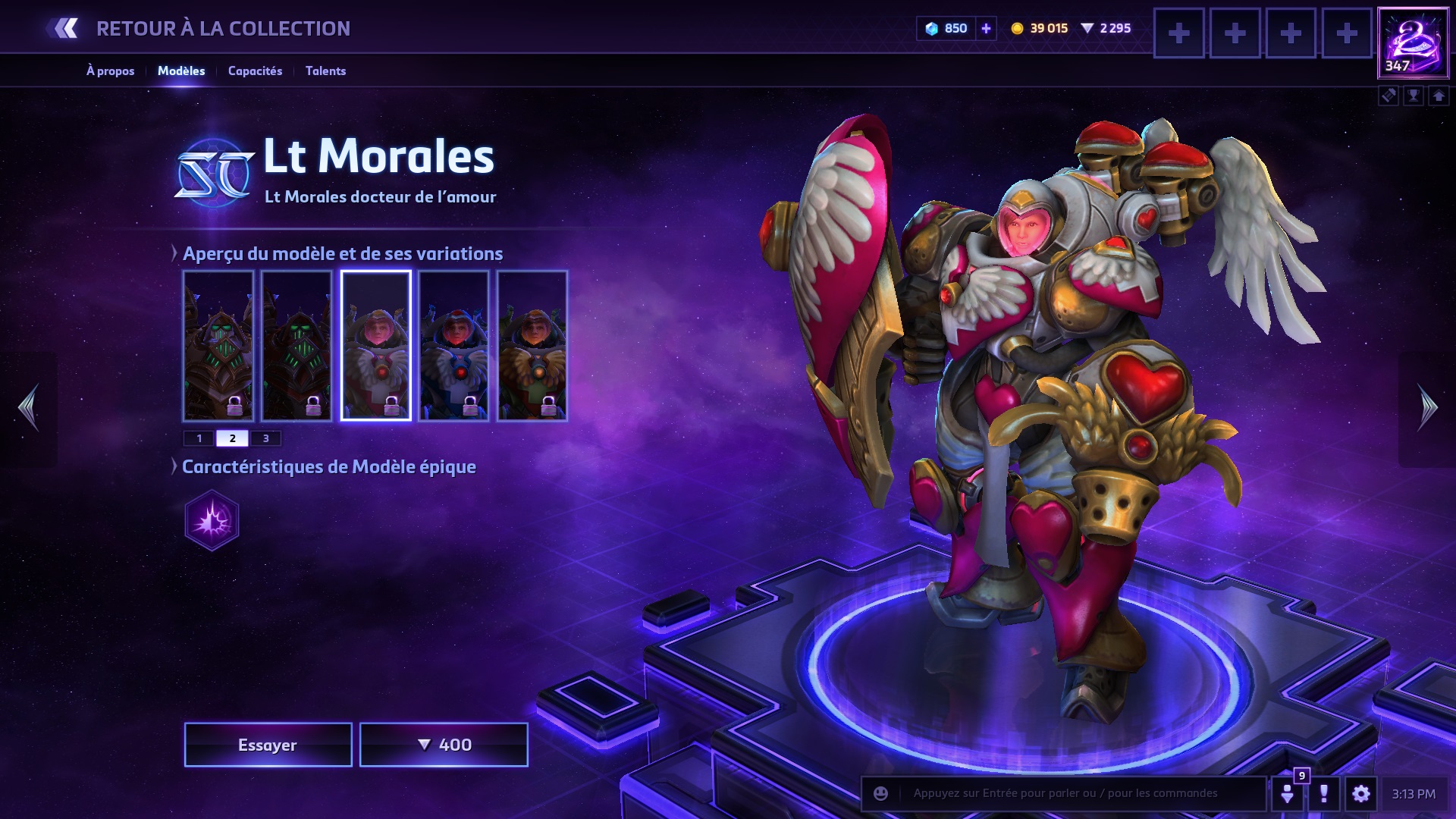Add more gems with the plus button
1456x819 pixels.
986,29
